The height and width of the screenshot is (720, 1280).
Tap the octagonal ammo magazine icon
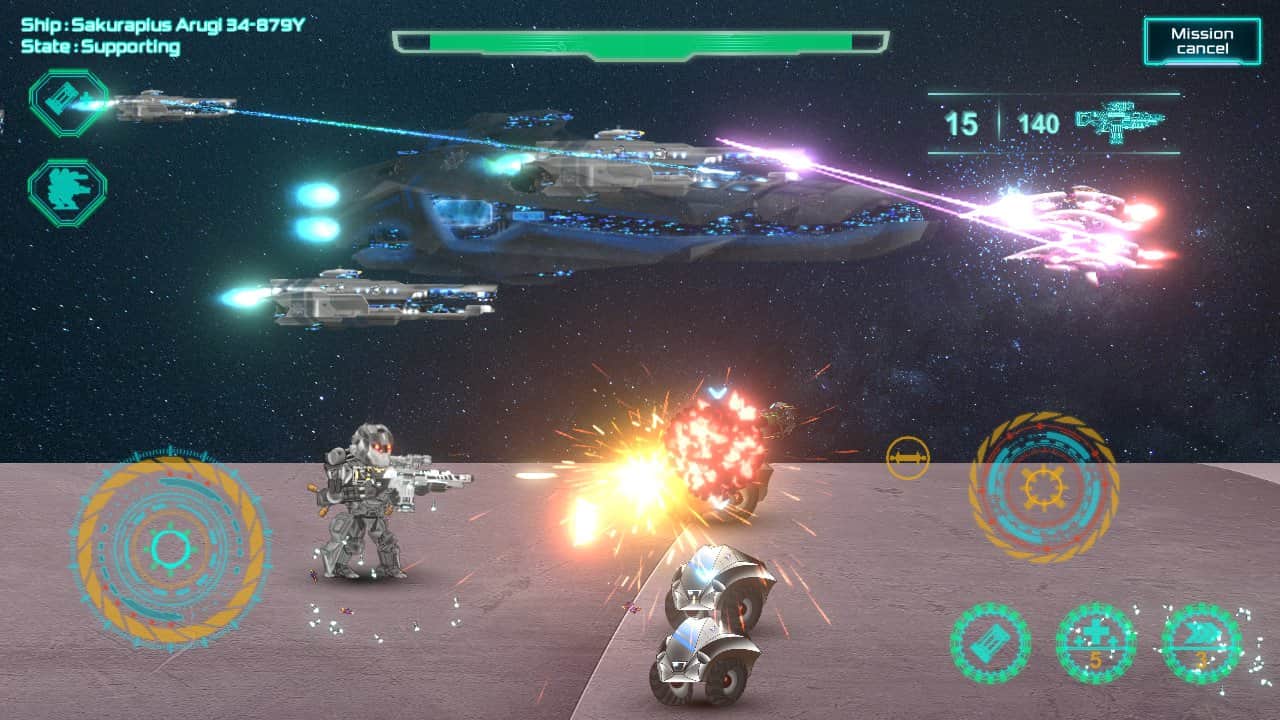[x=67, y=101]
